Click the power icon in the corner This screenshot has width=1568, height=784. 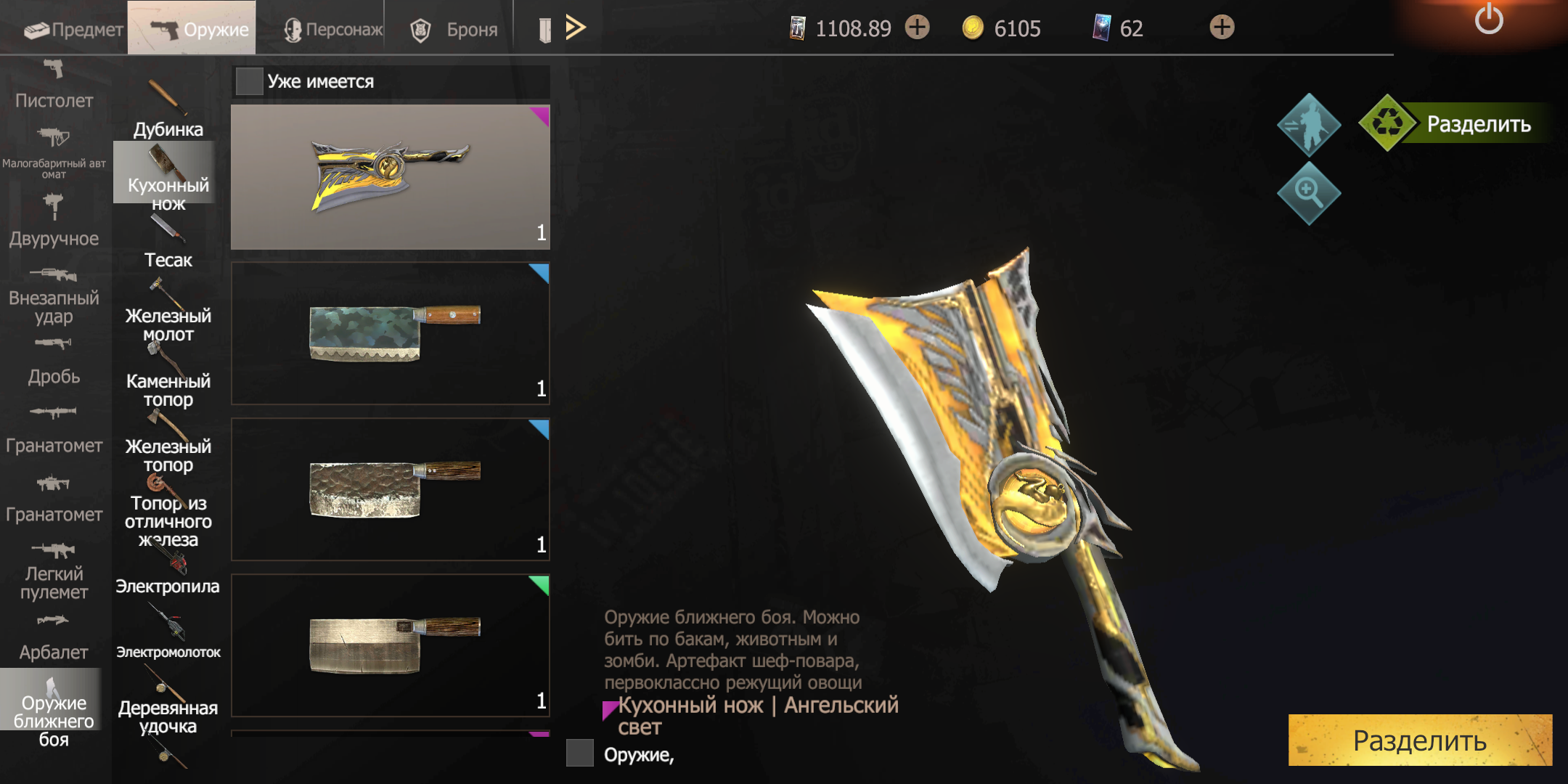click(1488, 20)
